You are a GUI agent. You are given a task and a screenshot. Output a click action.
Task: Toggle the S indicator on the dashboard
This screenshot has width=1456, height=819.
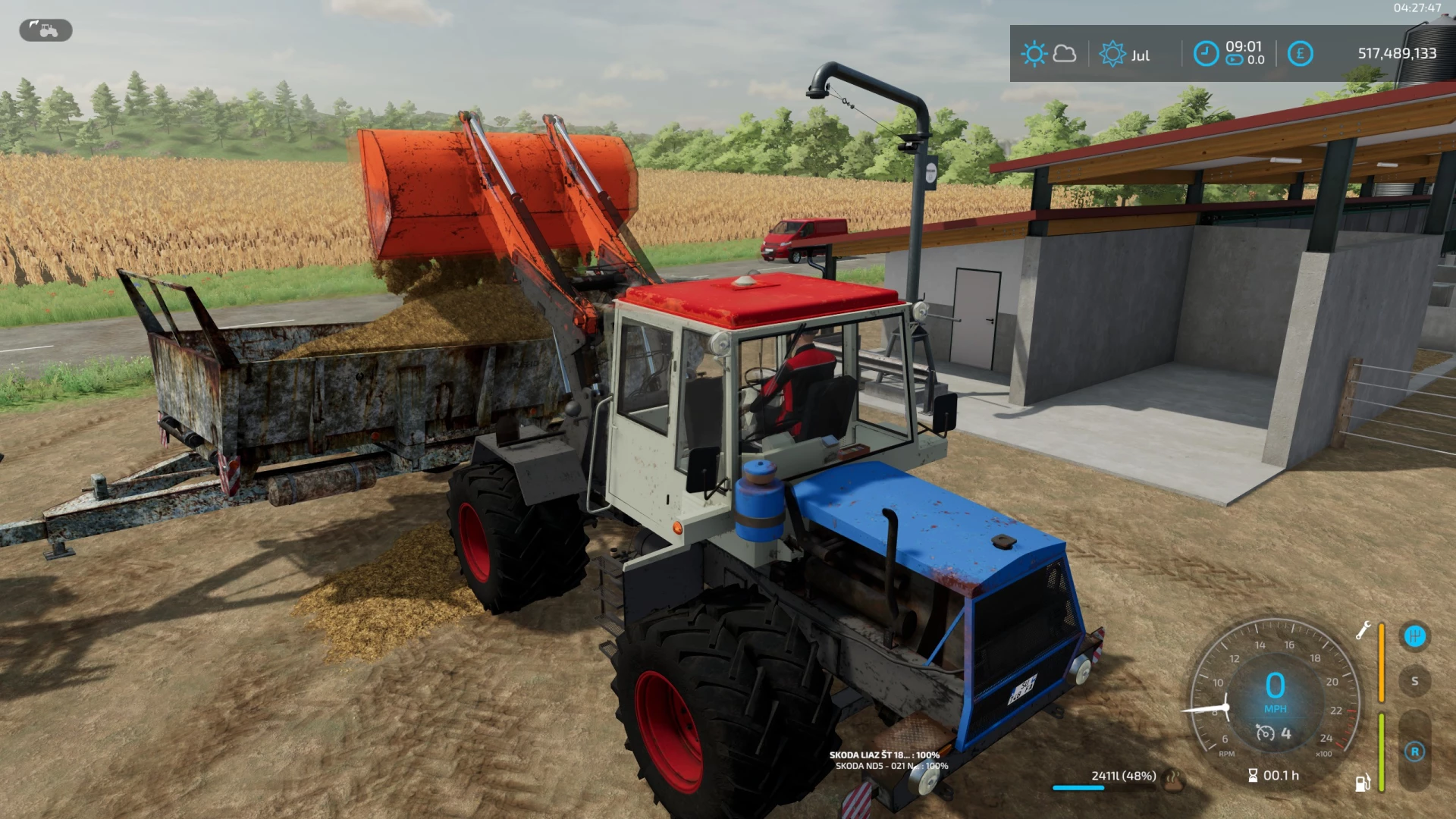[x=1415, y=681]
